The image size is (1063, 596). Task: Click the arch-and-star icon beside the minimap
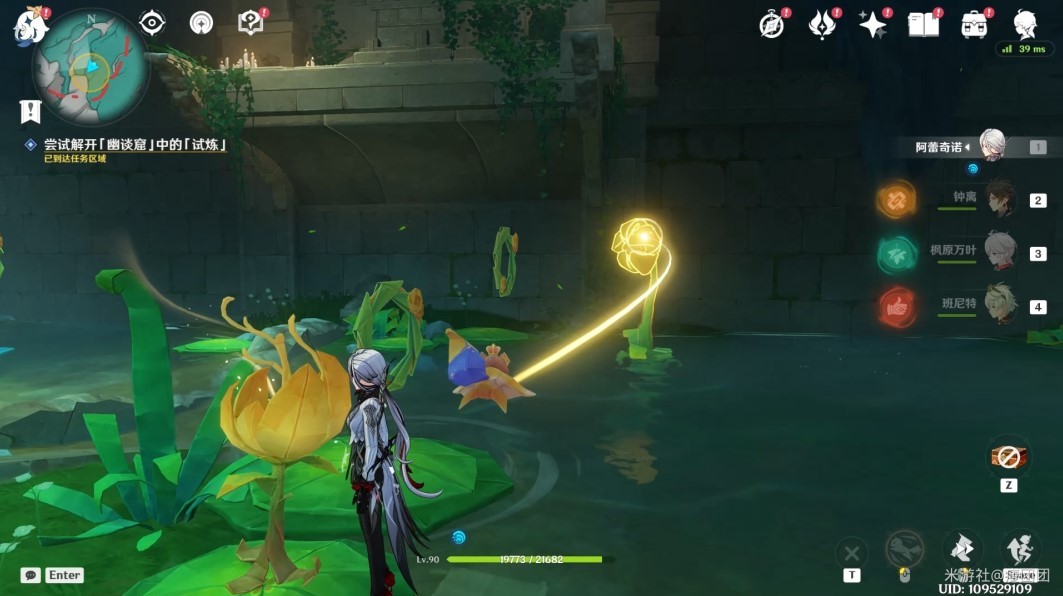201,23
